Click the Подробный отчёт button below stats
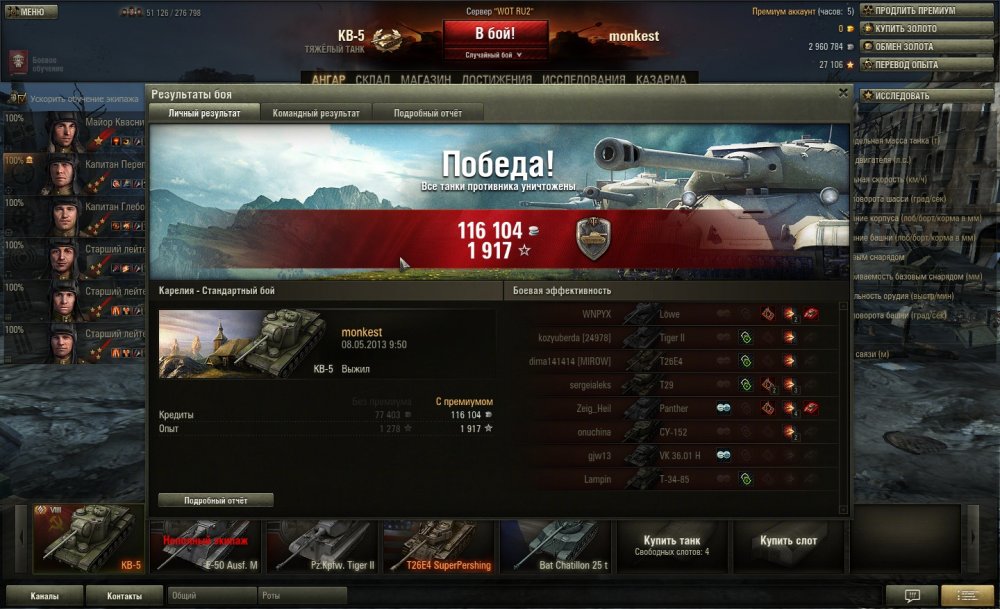The width and height of the screenshot is (1000, 609). point(215,500)
